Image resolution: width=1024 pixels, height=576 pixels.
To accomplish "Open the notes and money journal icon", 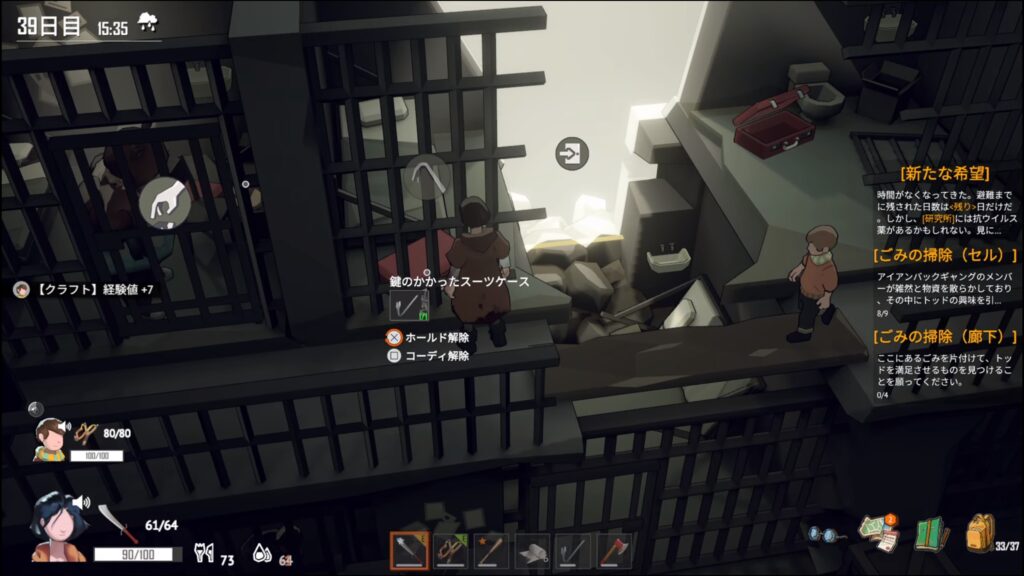I will coord(879,533).
